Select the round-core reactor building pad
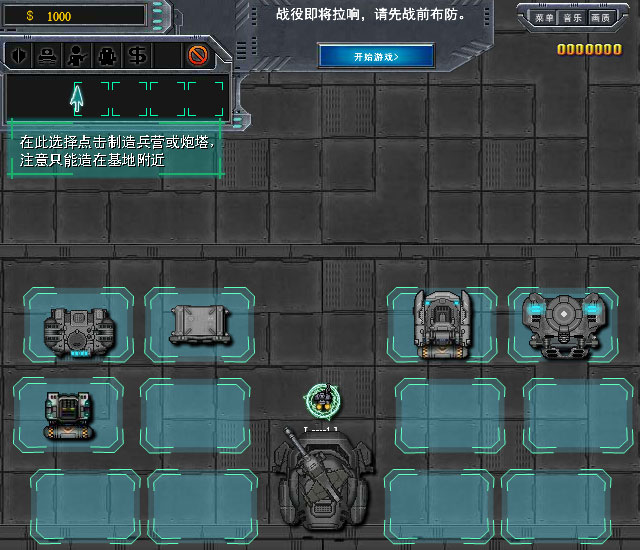The width and height of the screenshot is (640, 550). click(564, 324)
